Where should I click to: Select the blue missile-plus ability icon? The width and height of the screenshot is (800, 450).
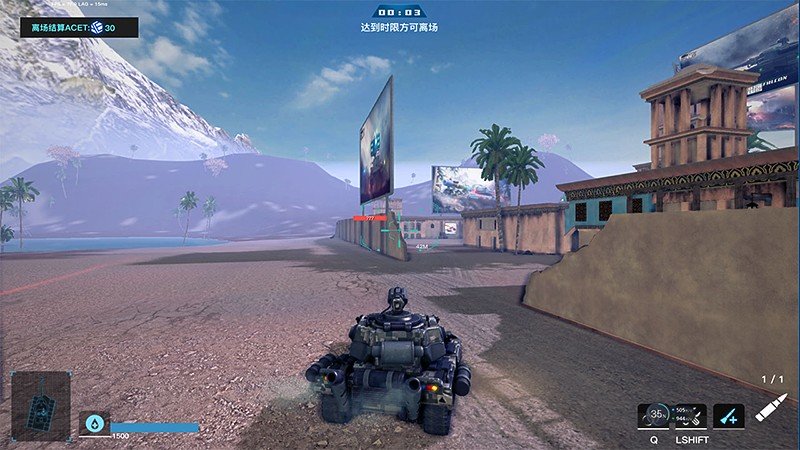(728, 415)
